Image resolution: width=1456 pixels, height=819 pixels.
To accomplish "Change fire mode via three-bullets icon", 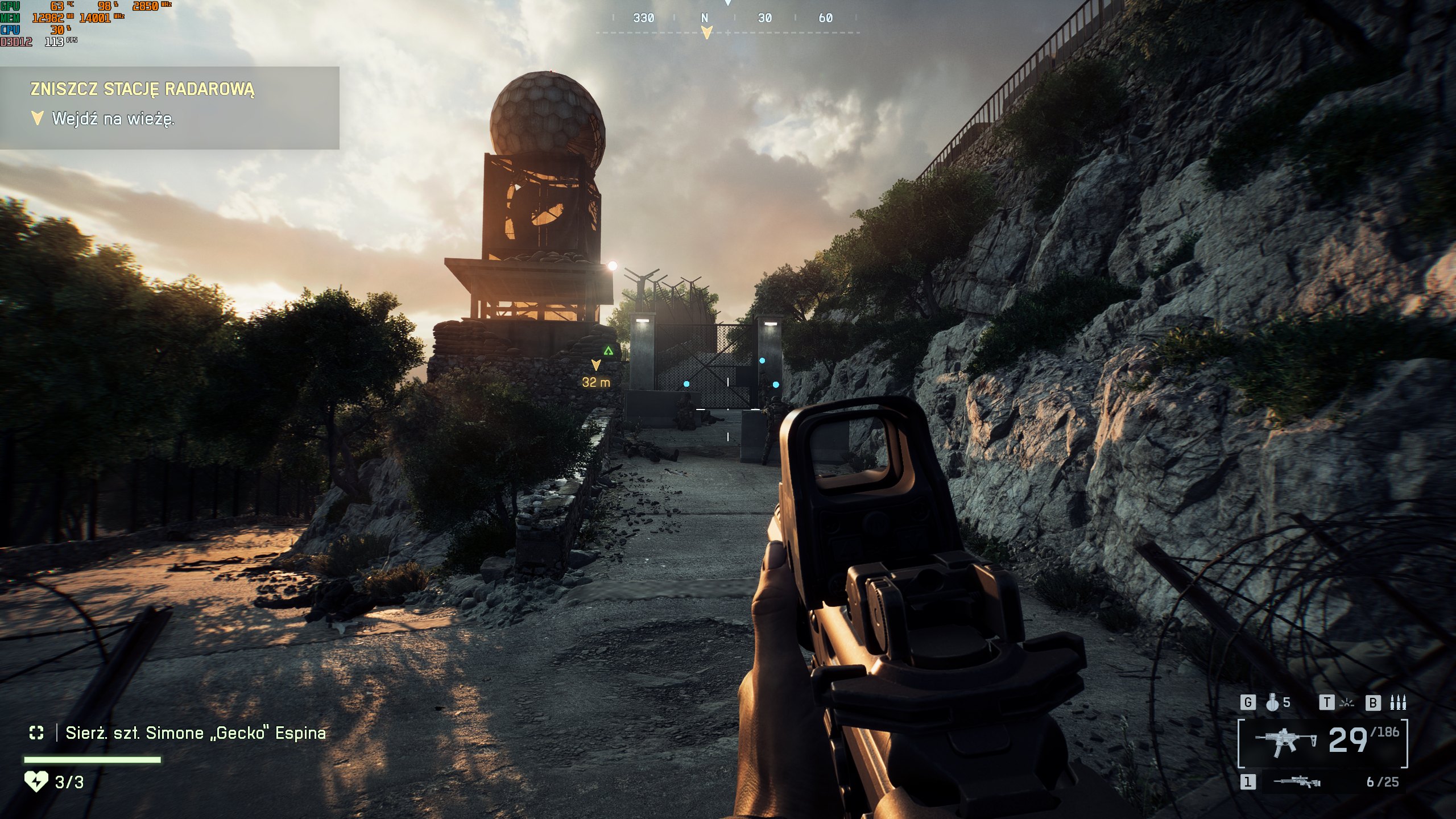I will click(1397, 703).
